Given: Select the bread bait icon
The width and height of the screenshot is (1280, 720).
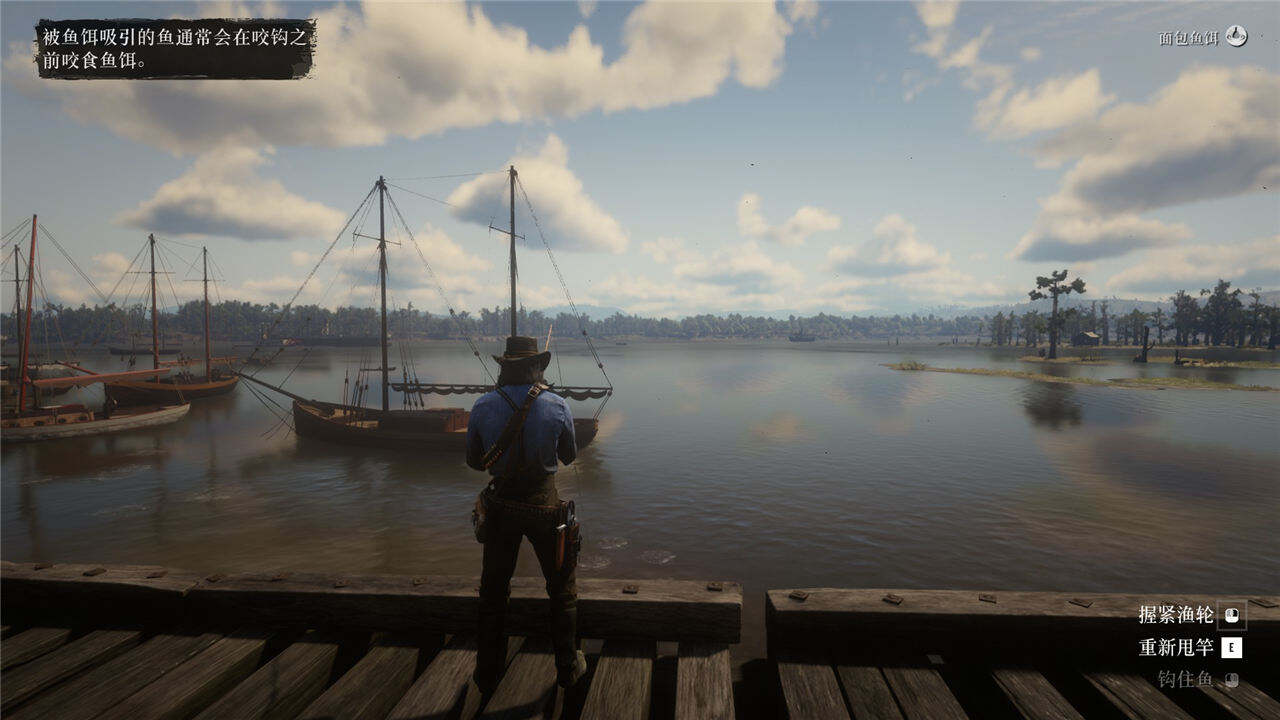Looking at the screenshot, I should click(1237, 37).
